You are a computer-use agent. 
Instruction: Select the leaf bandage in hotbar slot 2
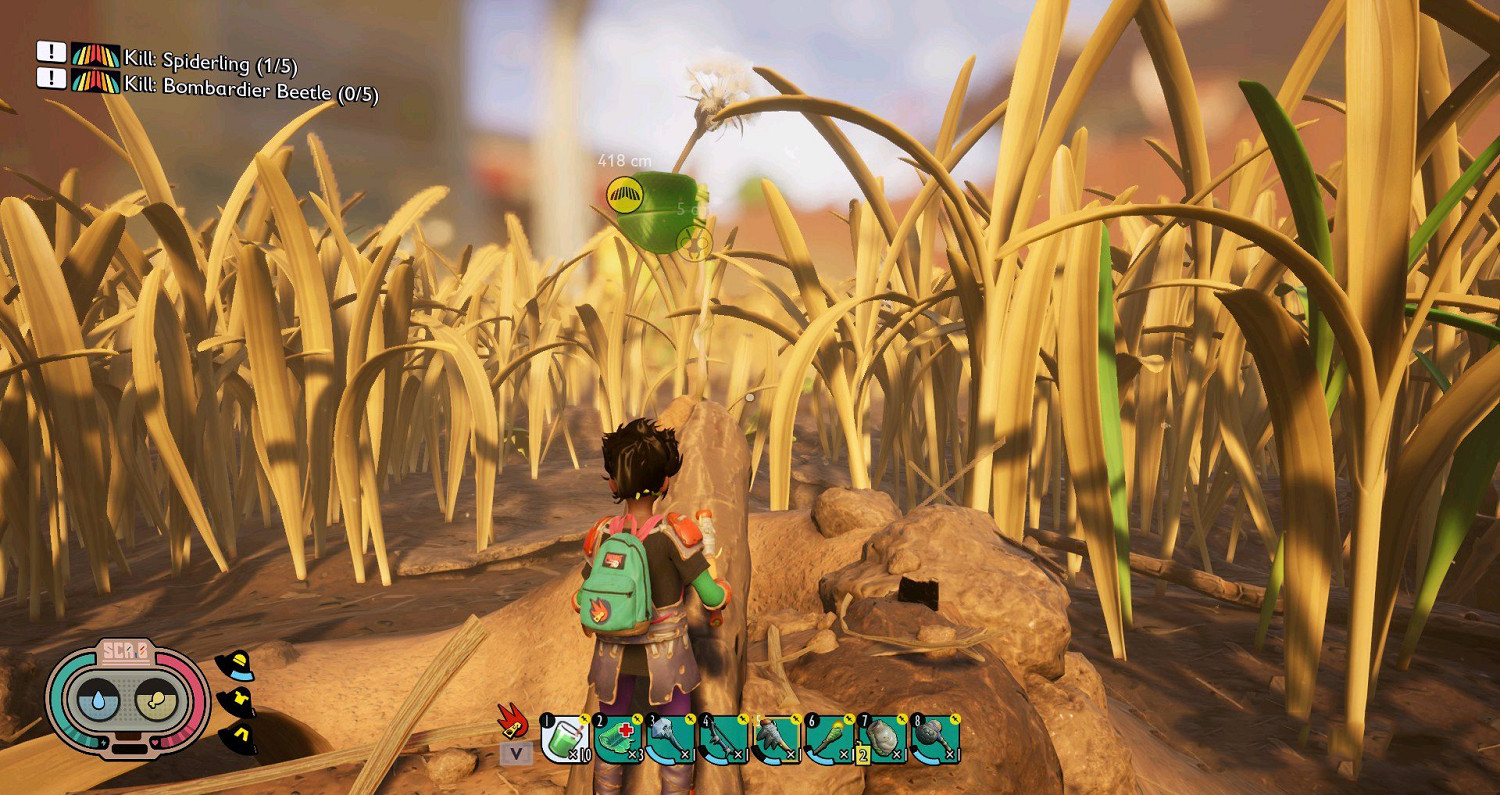pyautogui.click(x=619, y=740)
